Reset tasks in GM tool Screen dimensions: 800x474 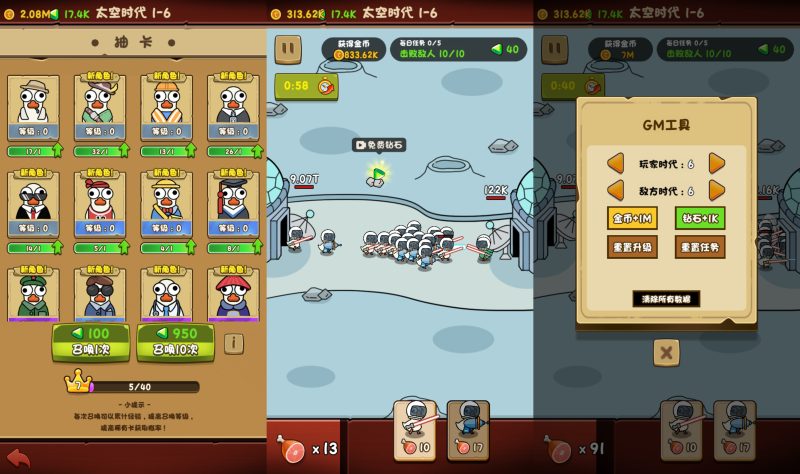tap(700, 247)
